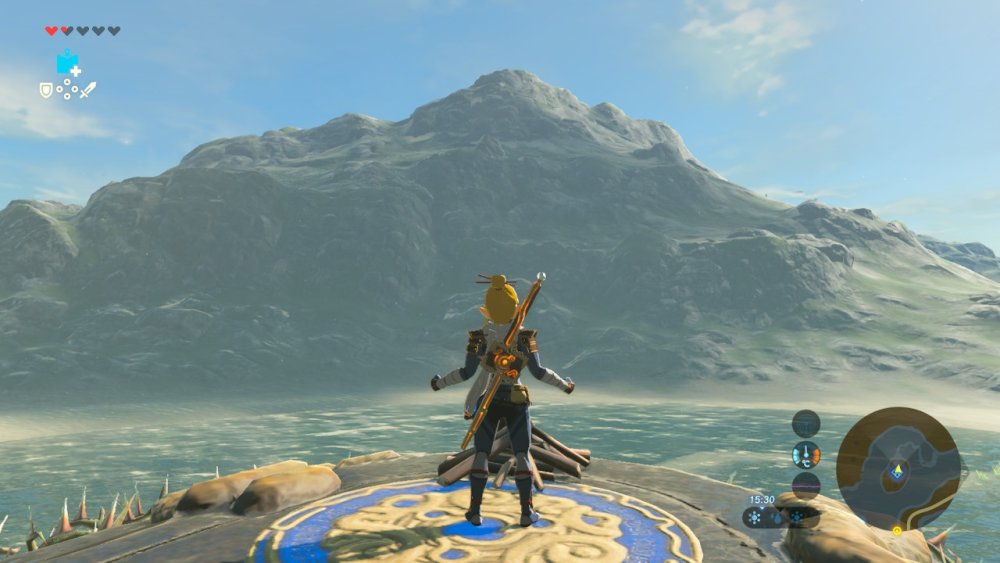The width and height of the screenshot is (1000, 563).
Task: Click the yellow objective marker on minimap edge
Action: click(x=897, y=530)
